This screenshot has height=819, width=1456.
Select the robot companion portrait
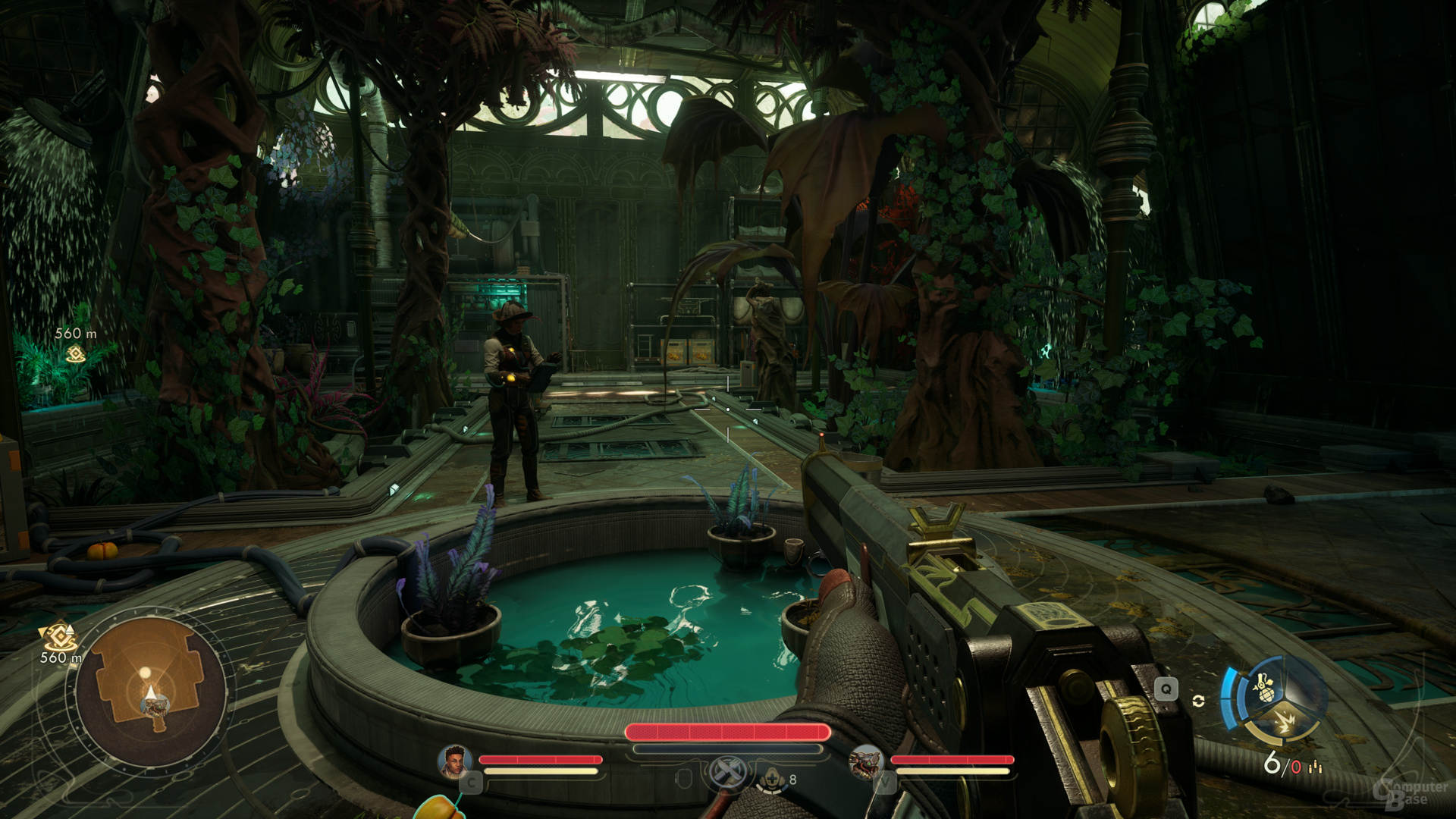[x=865, y=761]
